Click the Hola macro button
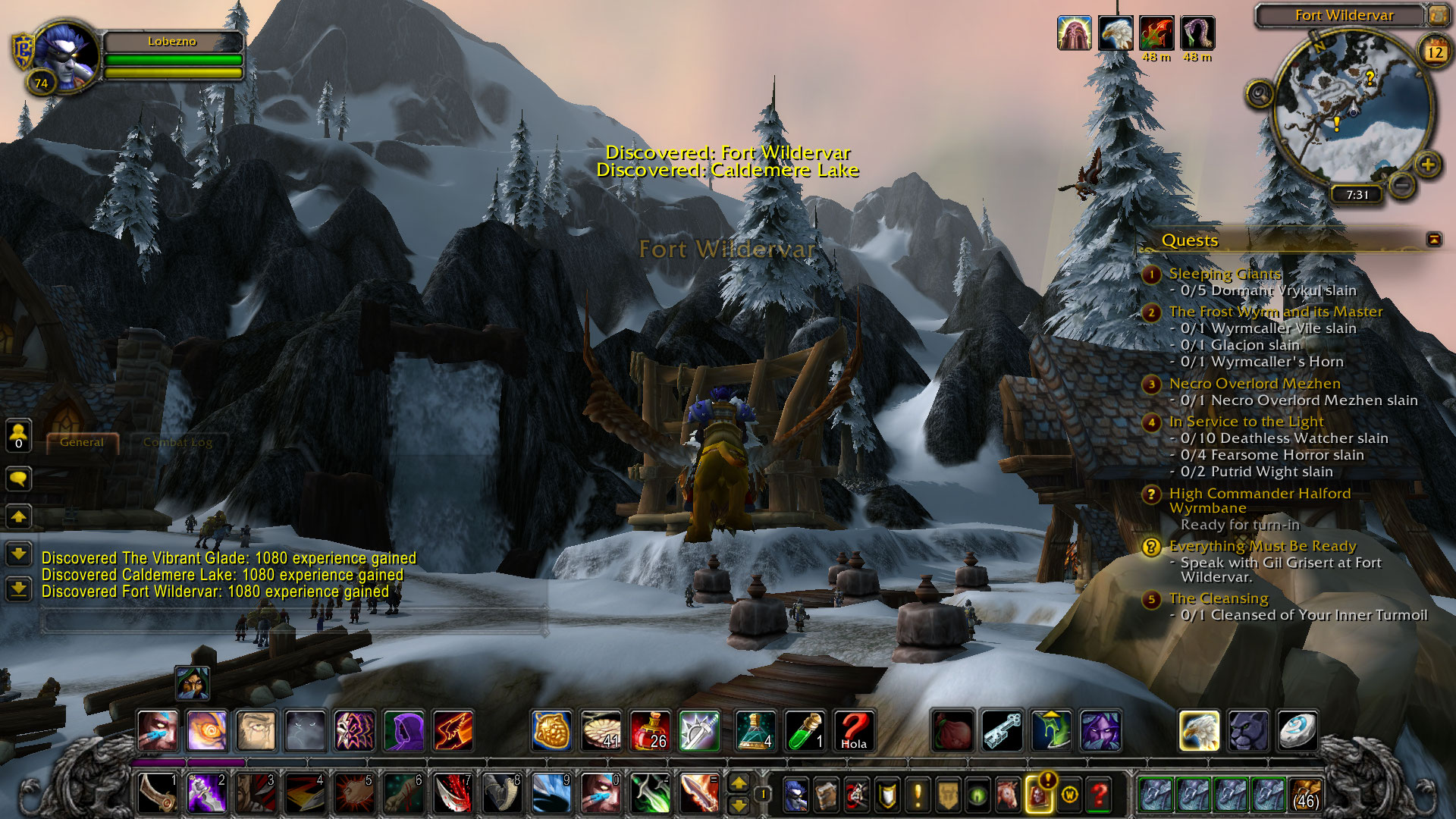The image size is (1456, 819). pyautogui.click(x=853, y=731)
